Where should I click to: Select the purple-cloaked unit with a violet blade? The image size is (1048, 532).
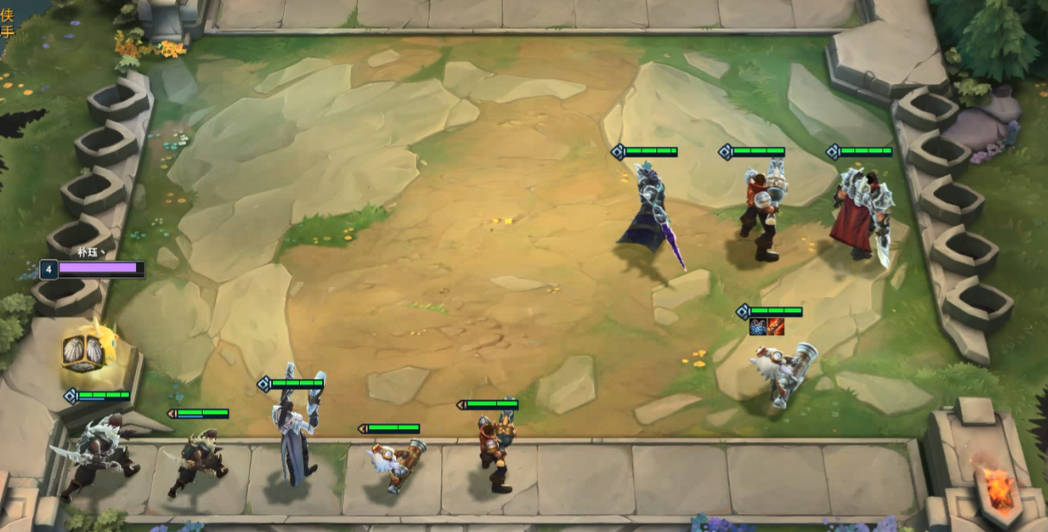coord(646,215)
